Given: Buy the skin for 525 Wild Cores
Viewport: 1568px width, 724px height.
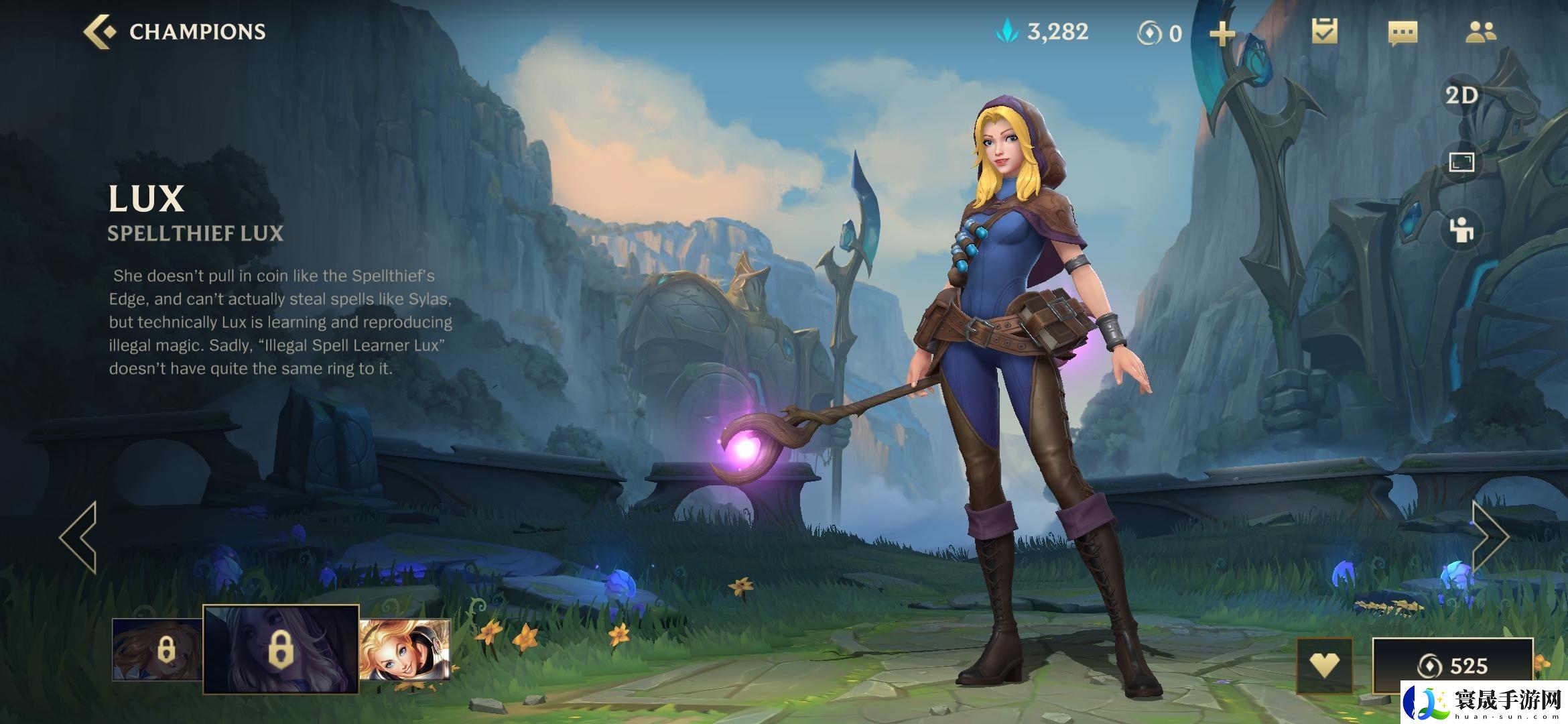Looking at the screenshot, I should click(x=1452, y=665).
